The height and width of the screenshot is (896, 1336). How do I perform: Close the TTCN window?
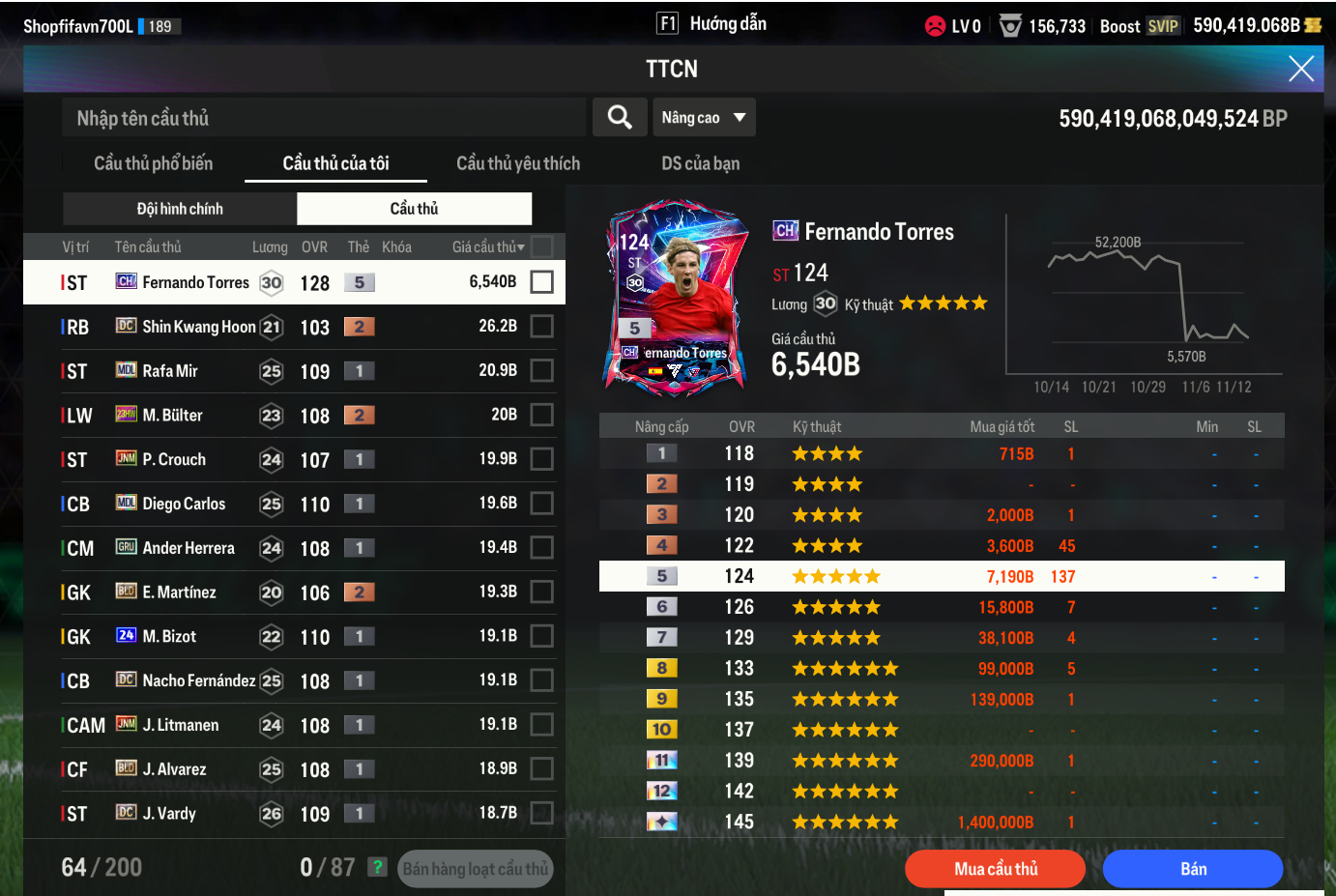1300,69
